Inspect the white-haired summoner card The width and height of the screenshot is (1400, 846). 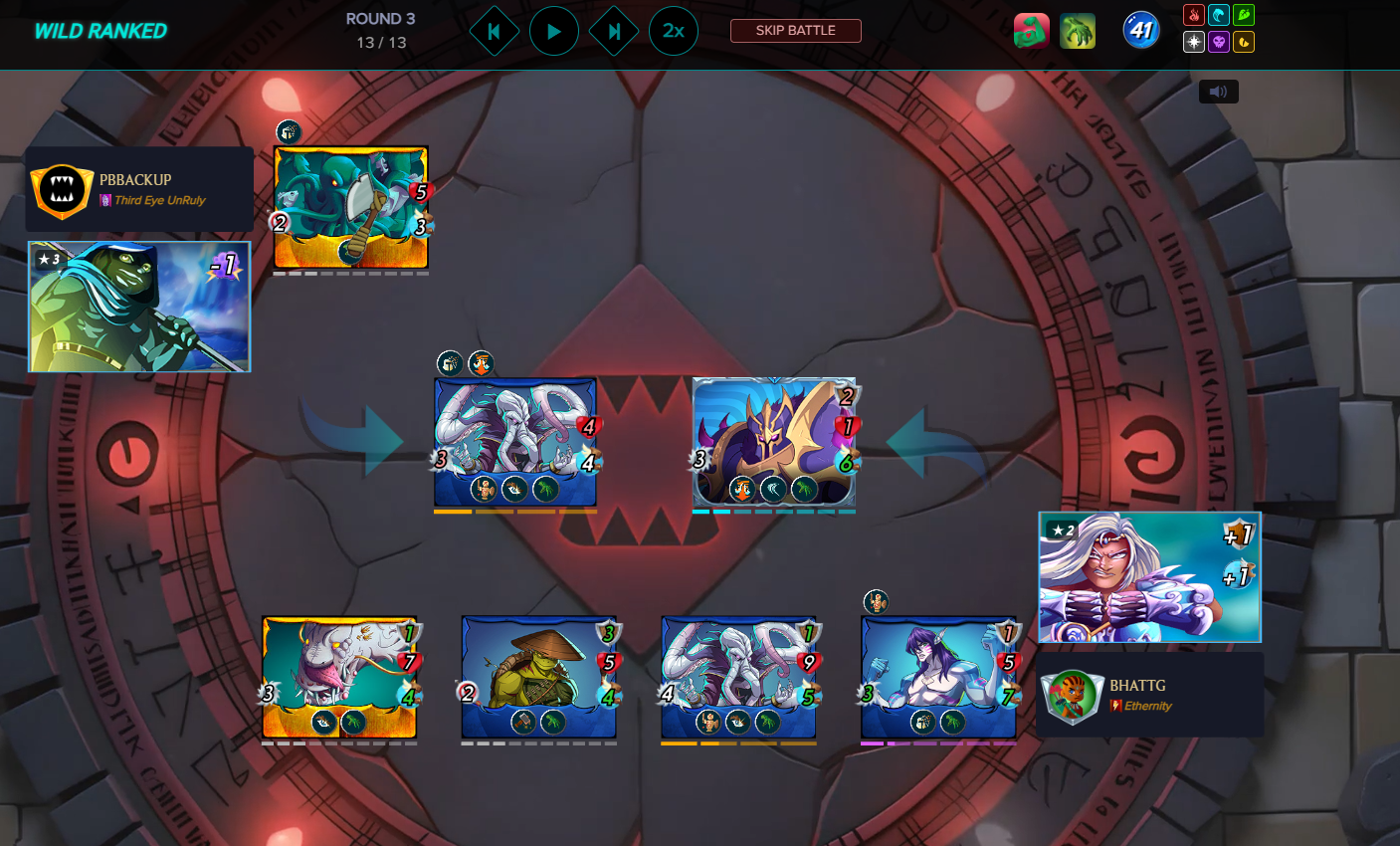(x=1149, y=577)
